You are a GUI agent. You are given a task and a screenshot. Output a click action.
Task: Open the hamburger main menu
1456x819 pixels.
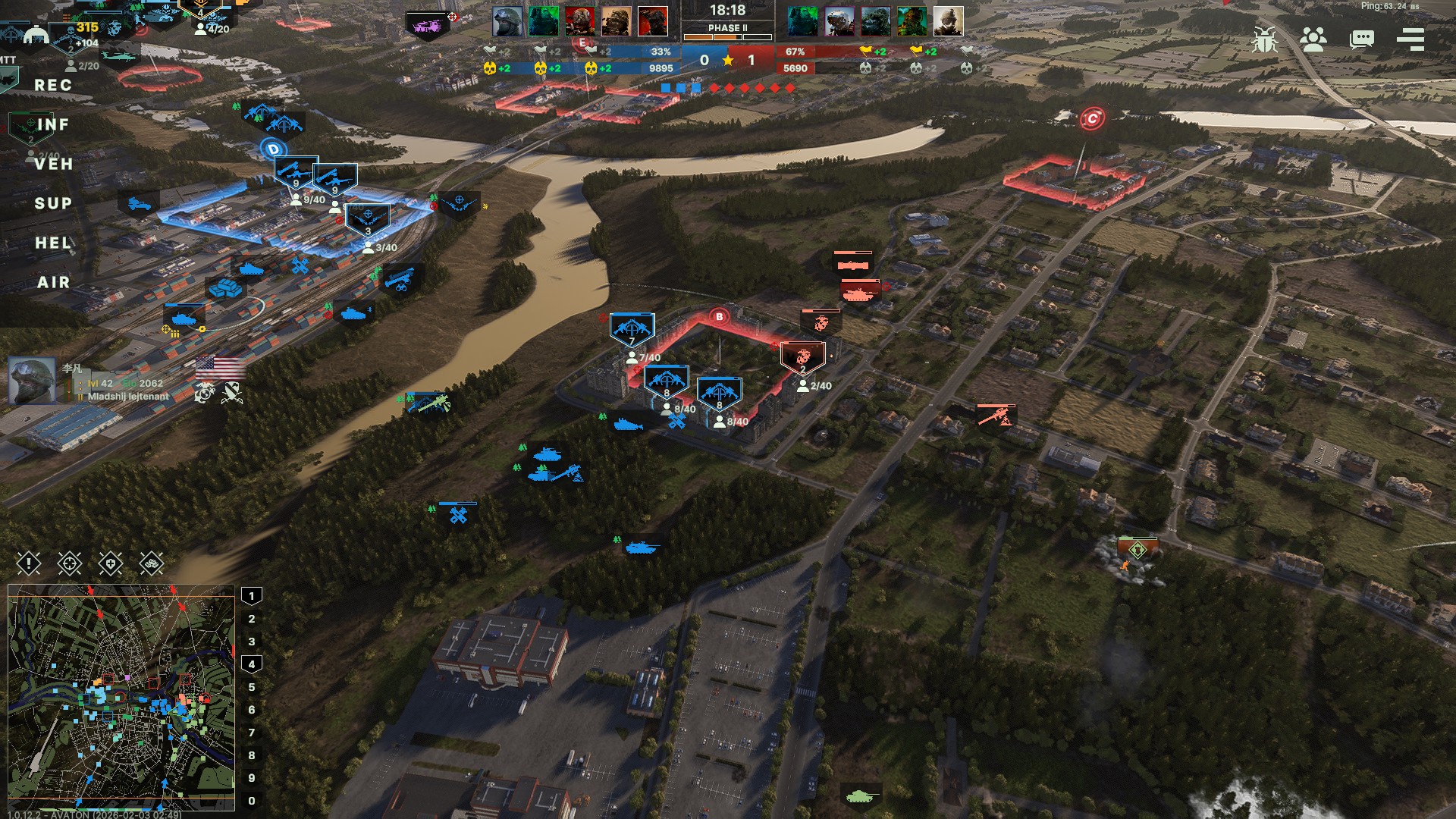[x=1410, y=39]
